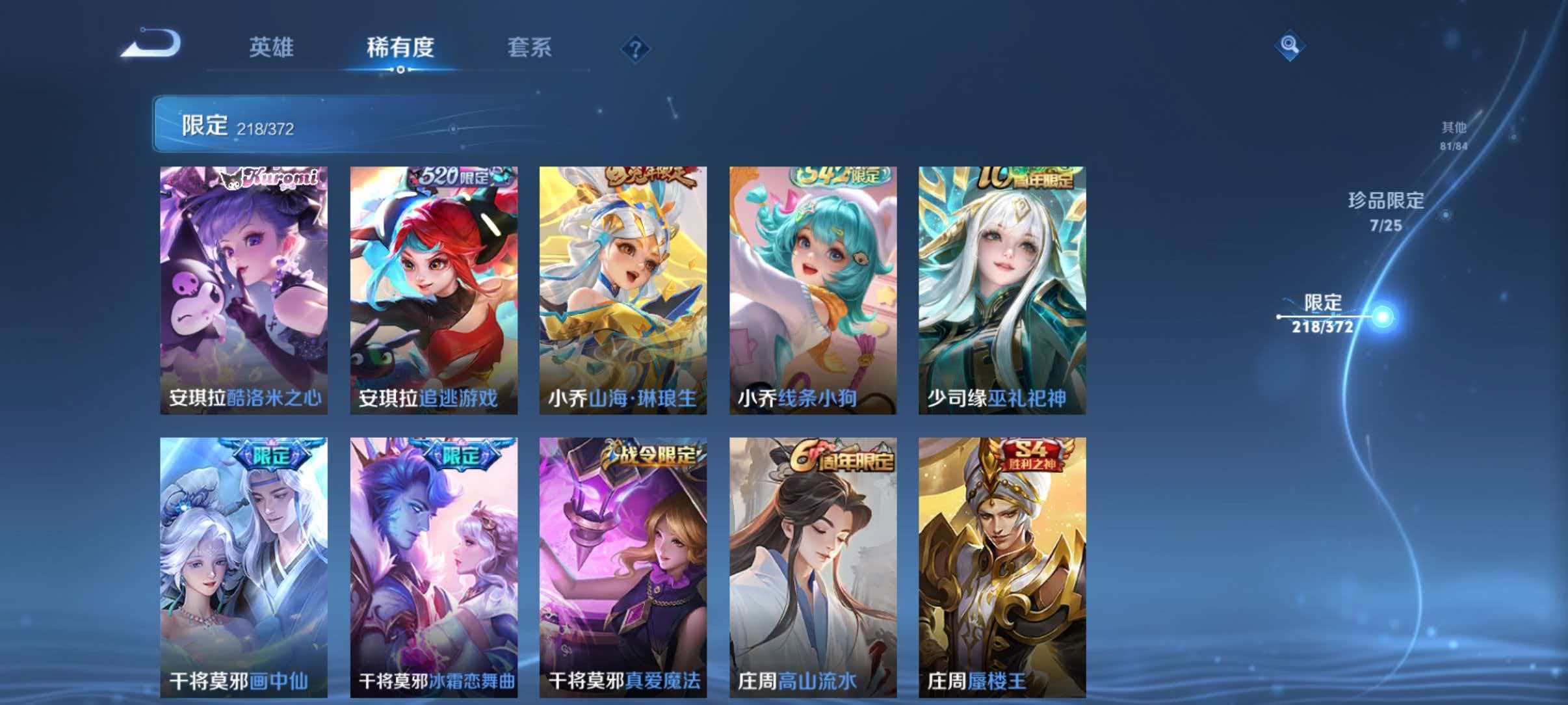Switch to the 英雄 tab

point(273,47)
